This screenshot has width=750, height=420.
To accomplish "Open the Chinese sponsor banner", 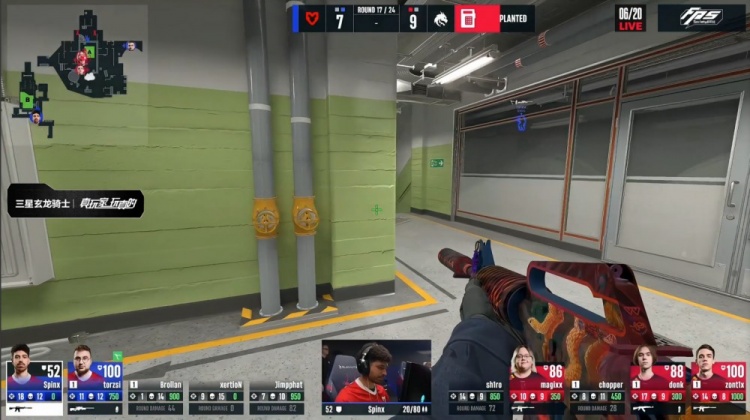I will 77,203.
